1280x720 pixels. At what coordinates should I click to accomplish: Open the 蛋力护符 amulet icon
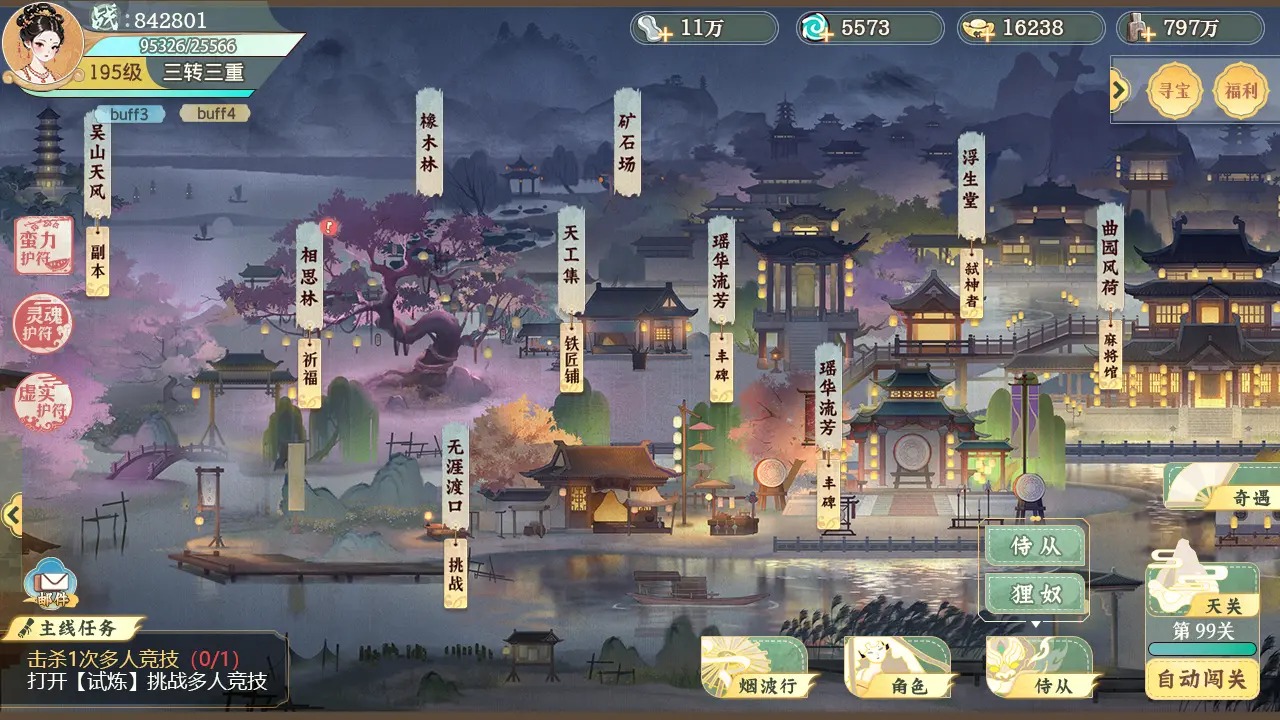pyautogui.click(x=42, y=248)
